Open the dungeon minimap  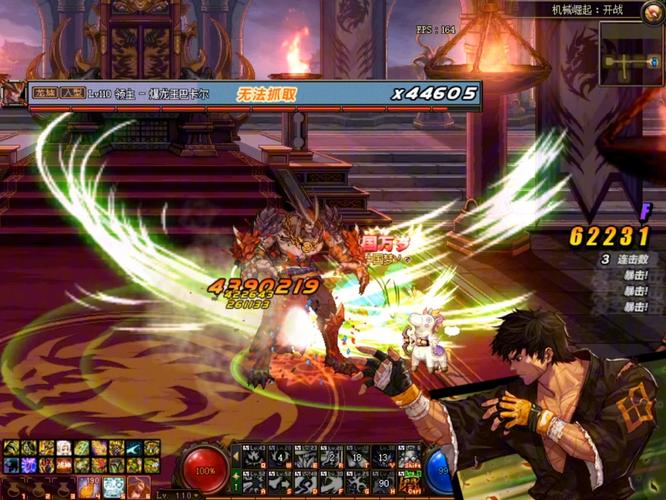tap(631, 53)
